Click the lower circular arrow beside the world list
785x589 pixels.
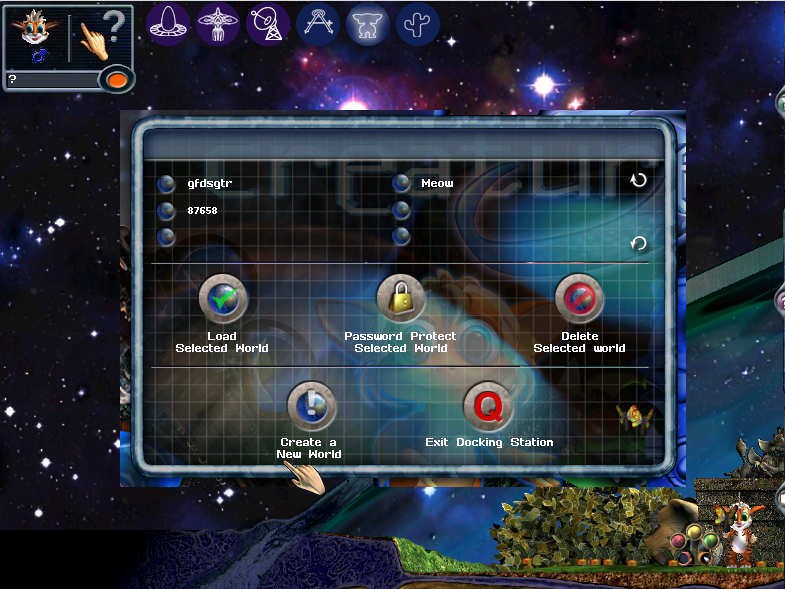[638, 243]
